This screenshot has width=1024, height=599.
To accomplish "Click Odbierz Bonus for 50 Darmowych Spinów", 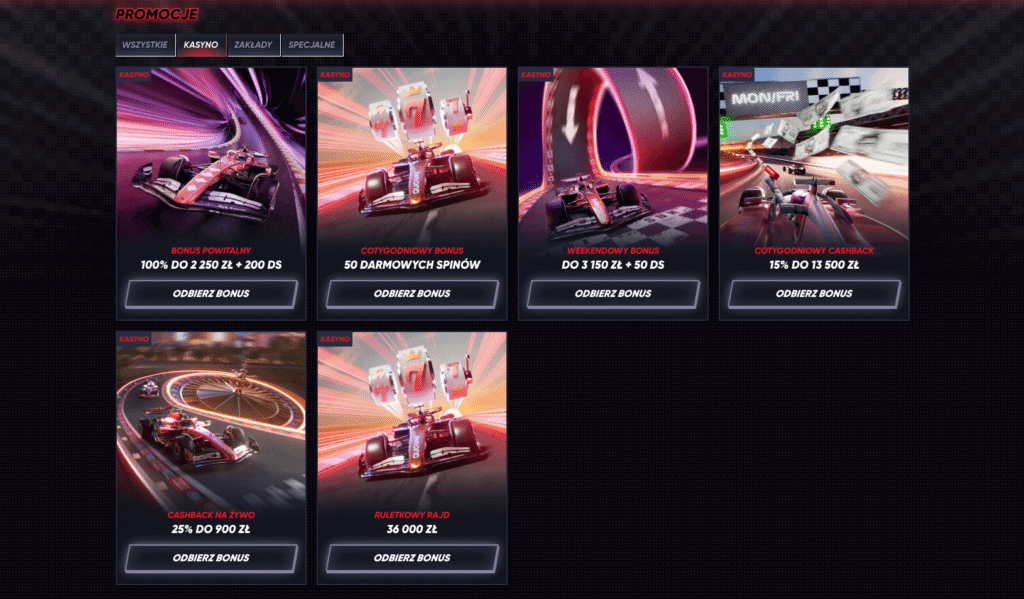I will coord(412,294).
